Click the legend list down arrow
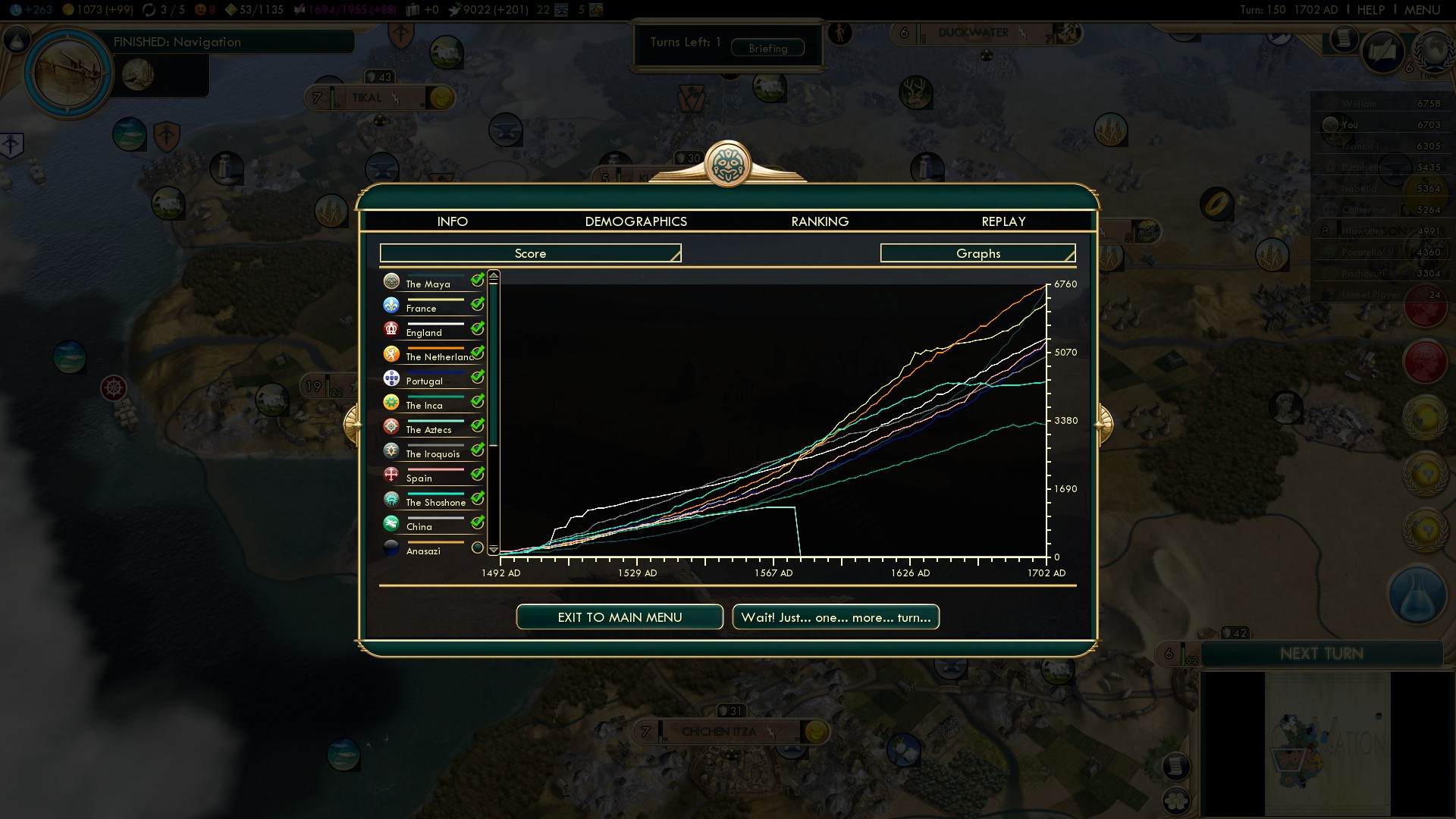 tap(494, 549)
